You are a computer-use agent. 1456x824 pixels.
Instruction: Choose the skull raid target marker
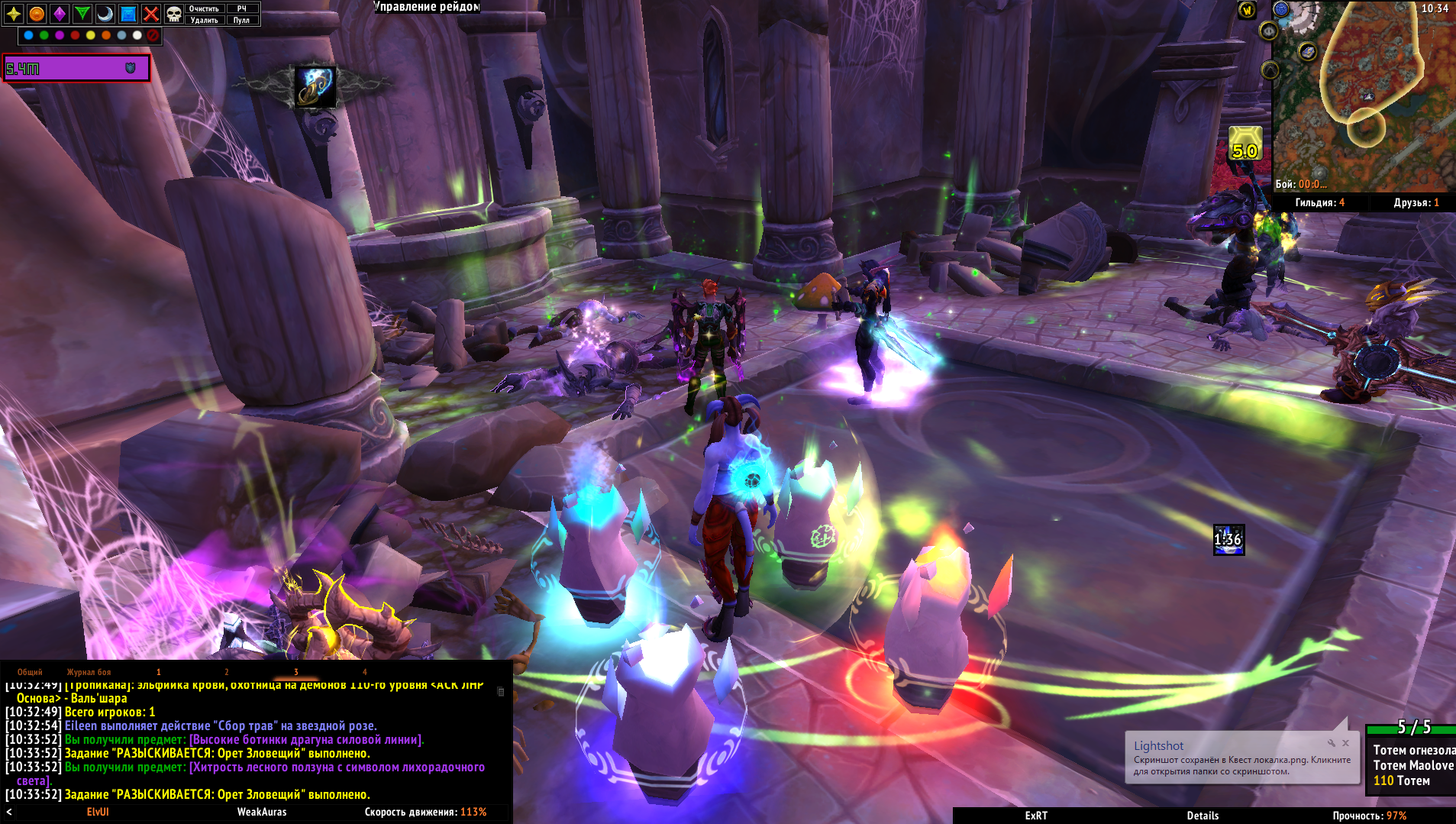pos(174,13)
